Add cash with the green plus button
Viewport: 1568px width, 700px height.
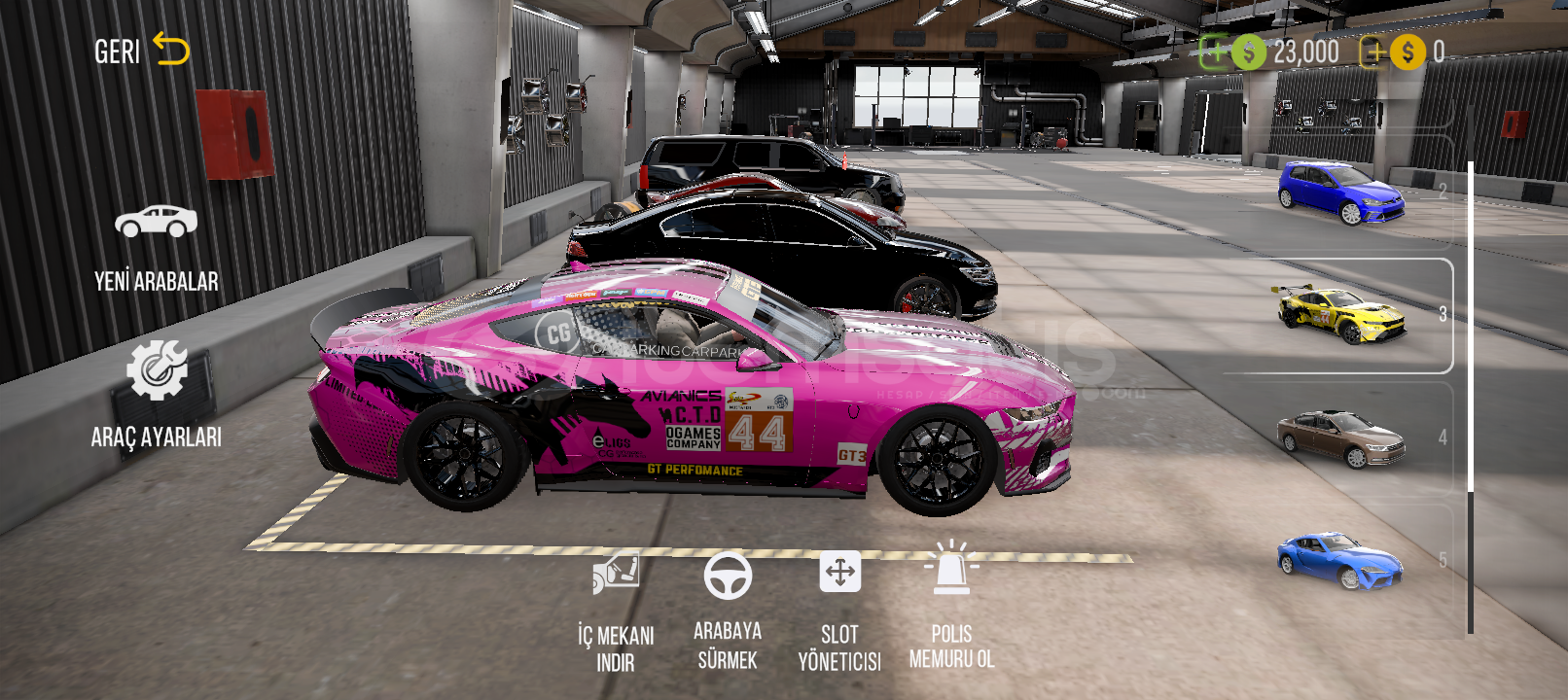pyautogui.click(x=1216, y=52)
